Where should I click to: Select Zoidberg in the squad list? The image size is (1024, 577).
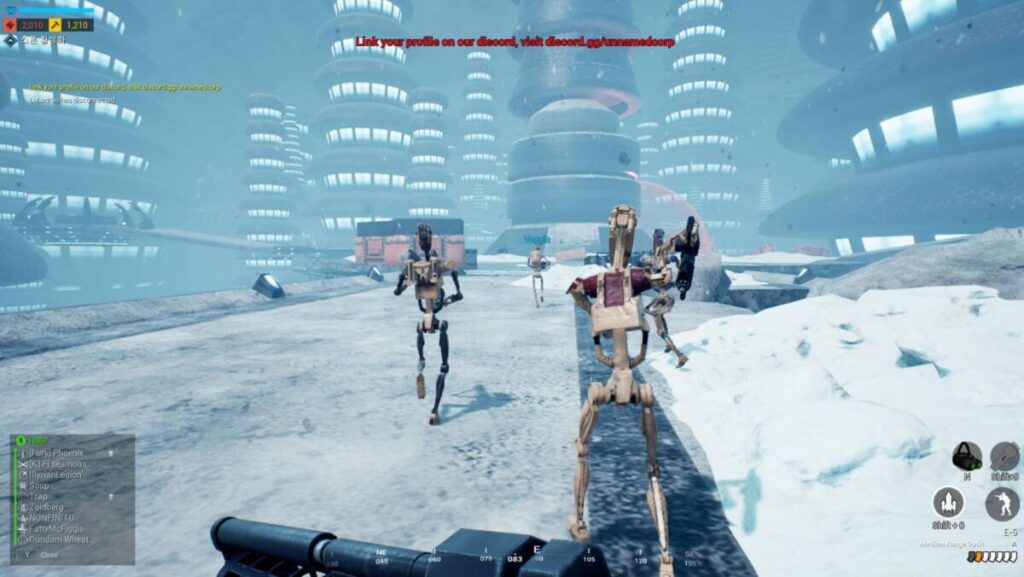(x=46, y=507)
